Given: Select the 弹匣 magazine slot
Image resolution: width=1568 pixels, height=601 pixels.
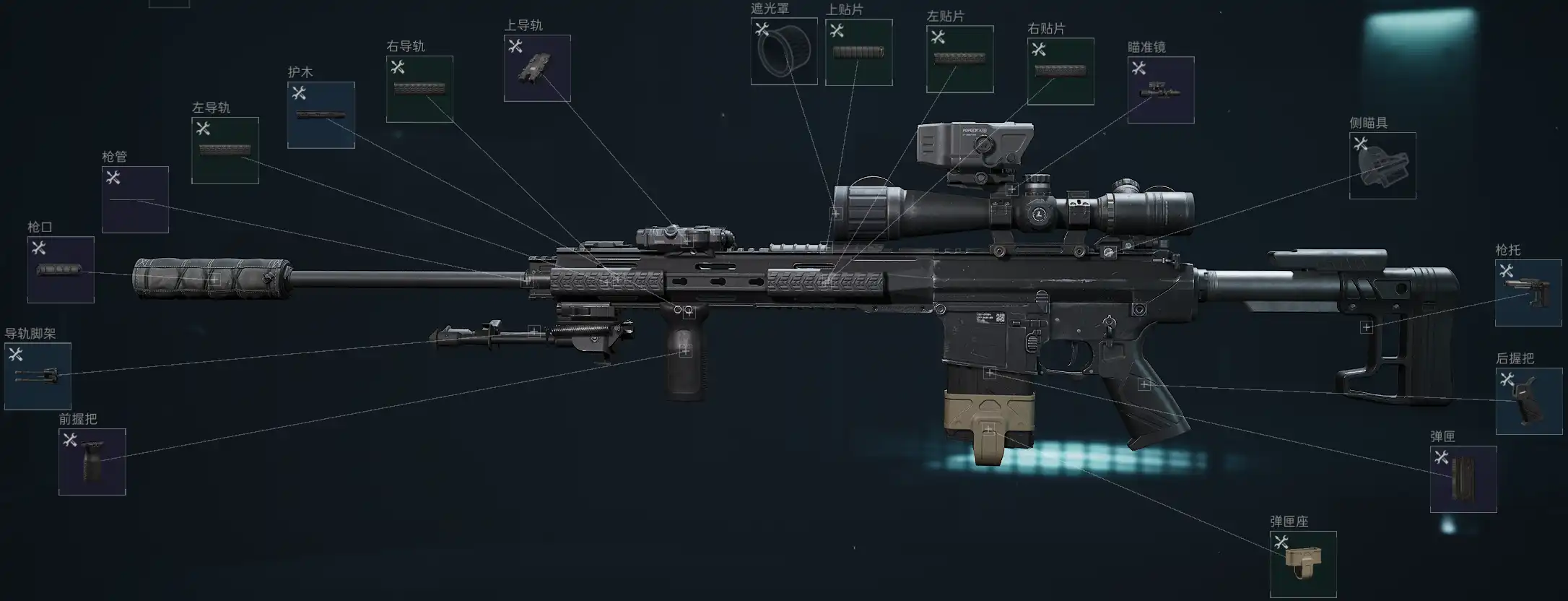Looking at the screenshot, I should pyautogui.click(x=1463, y=479).
